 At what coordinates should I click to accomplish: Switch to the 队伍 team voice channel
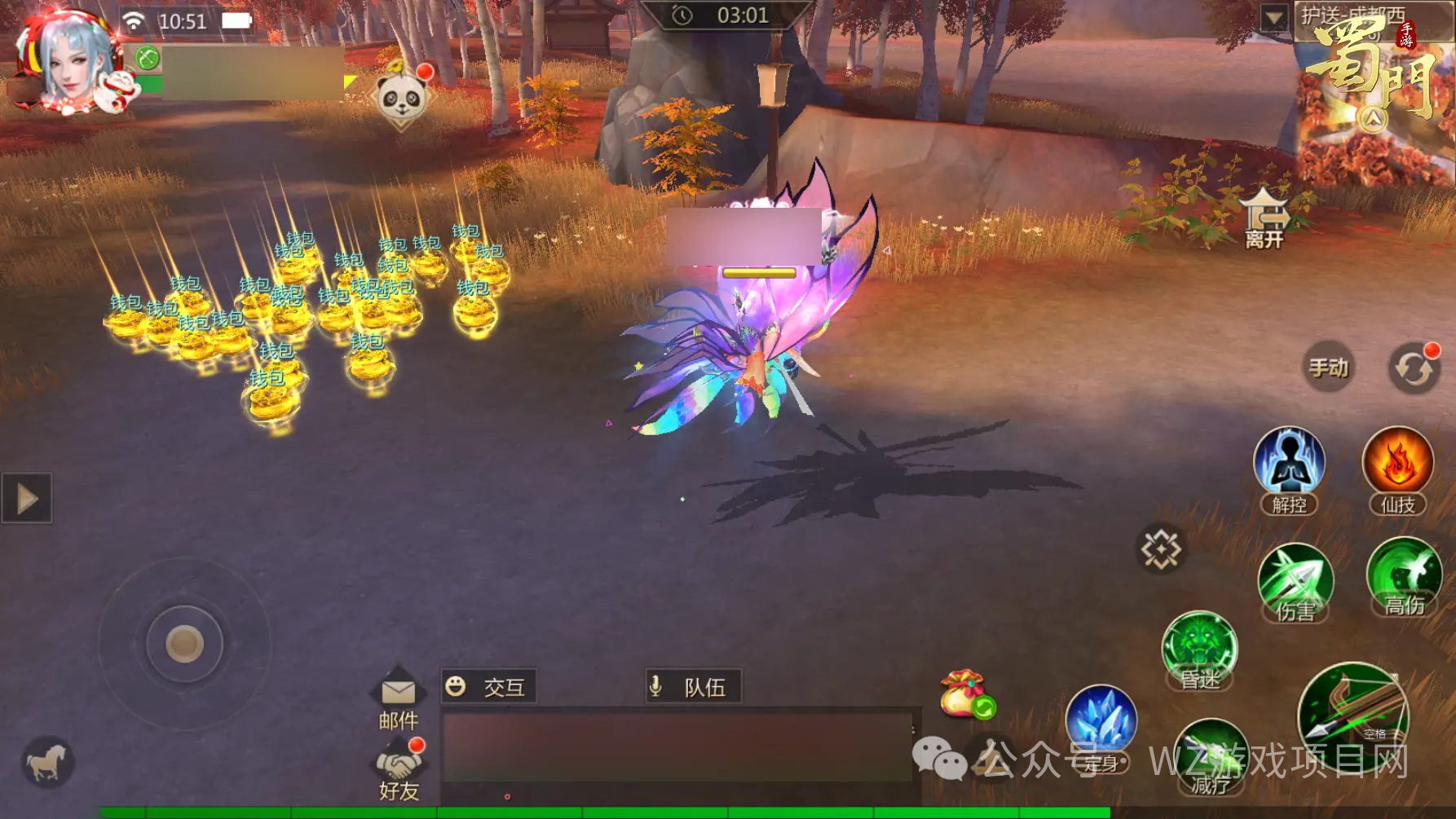pyautogui.click(x=693, y=687)
